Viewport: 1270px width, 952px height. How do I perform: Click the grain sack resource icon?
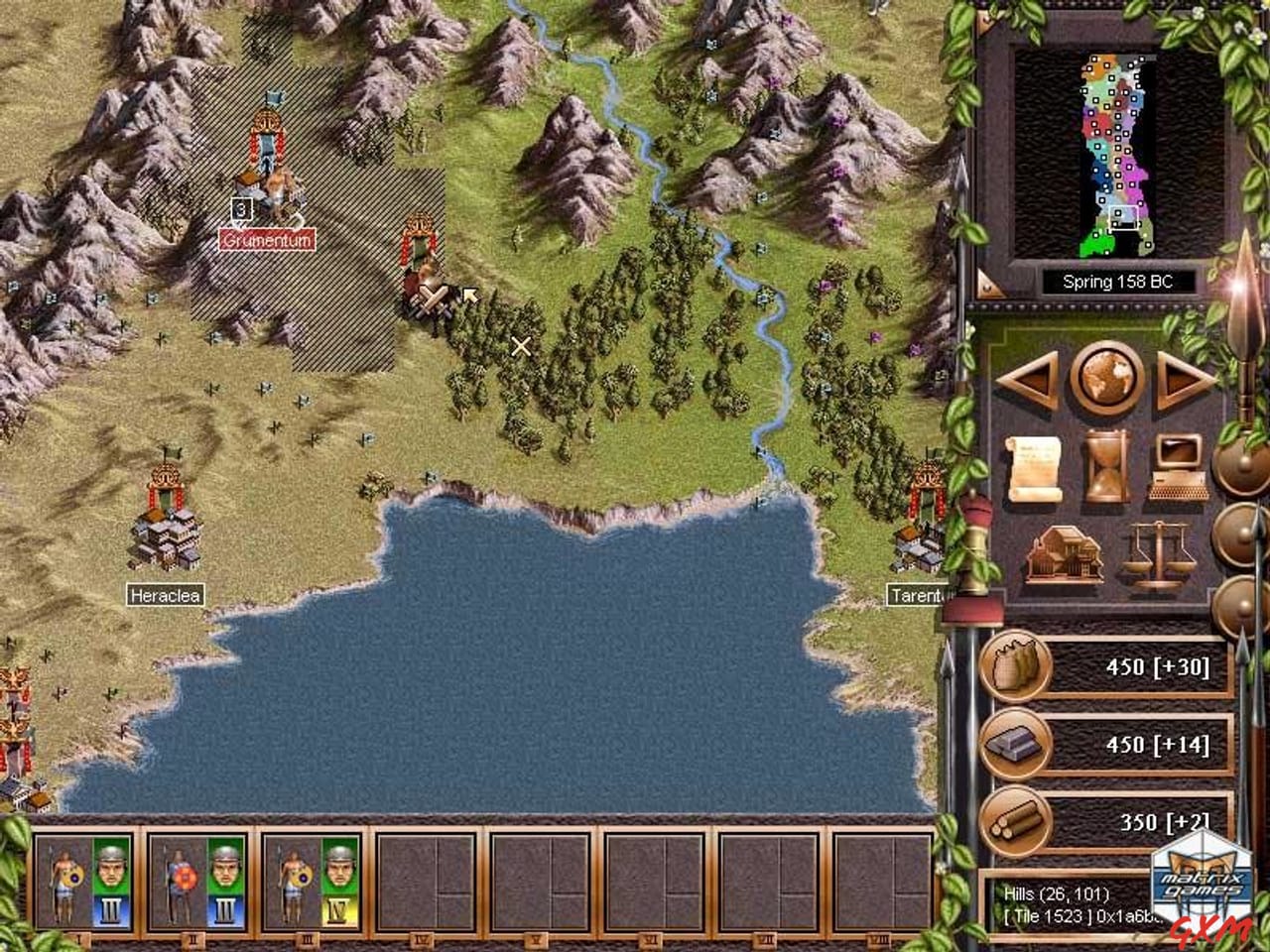pos(1014,667)
